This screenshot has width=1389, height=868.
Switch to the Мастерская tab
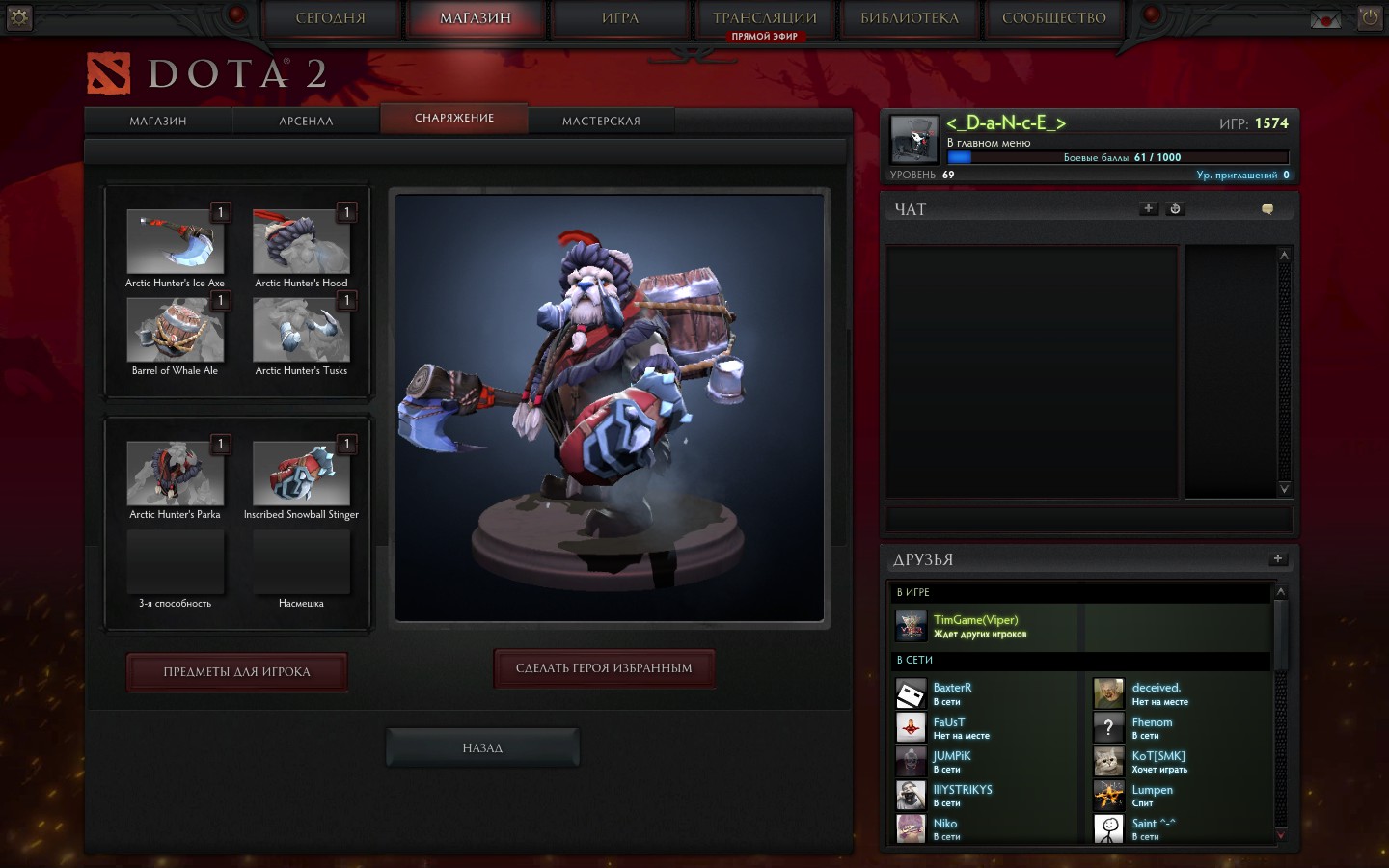[601, 121]
